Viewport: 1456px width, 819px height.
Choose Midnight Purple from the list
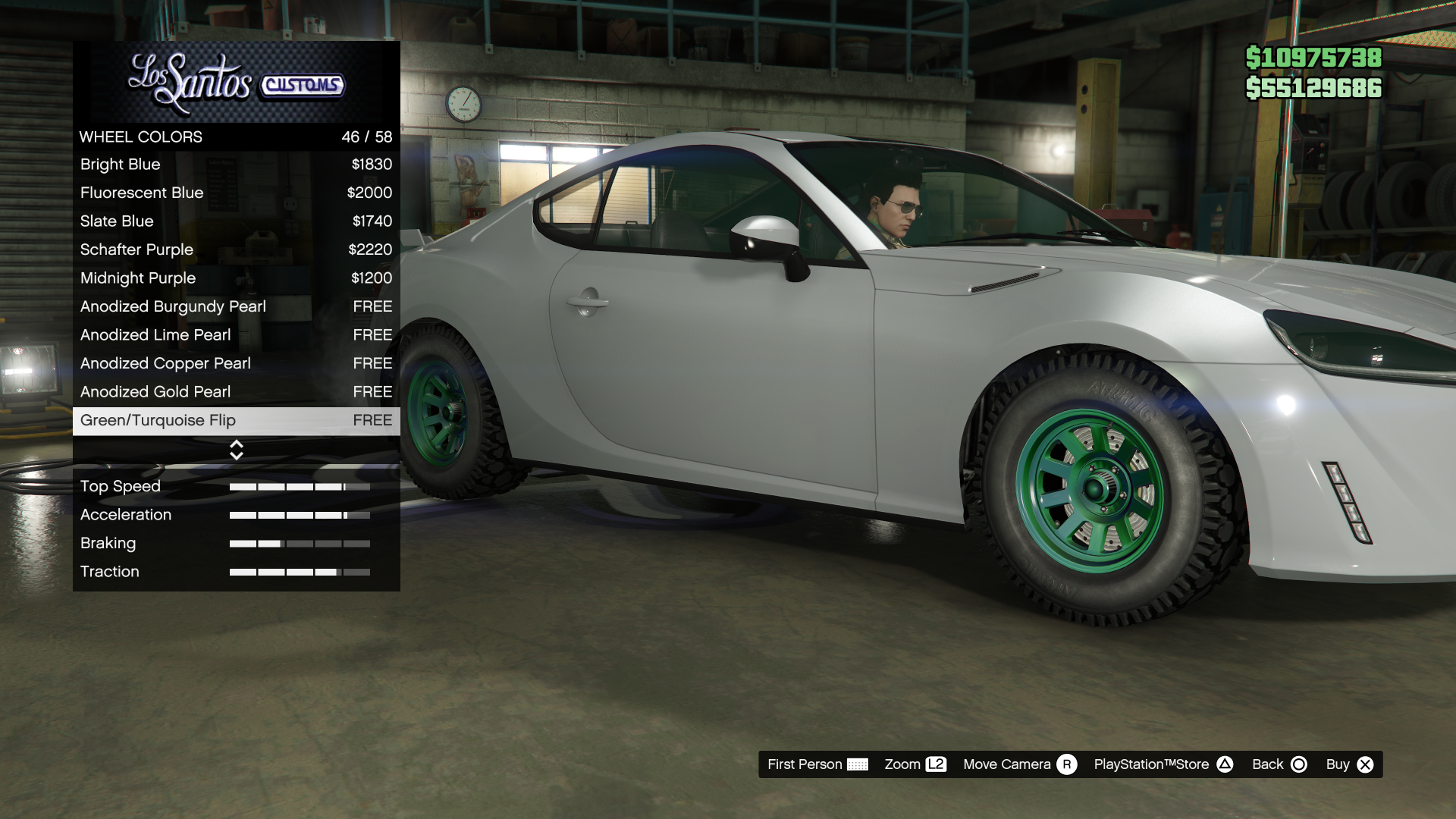pyautogui.click(x=236, y=278)
